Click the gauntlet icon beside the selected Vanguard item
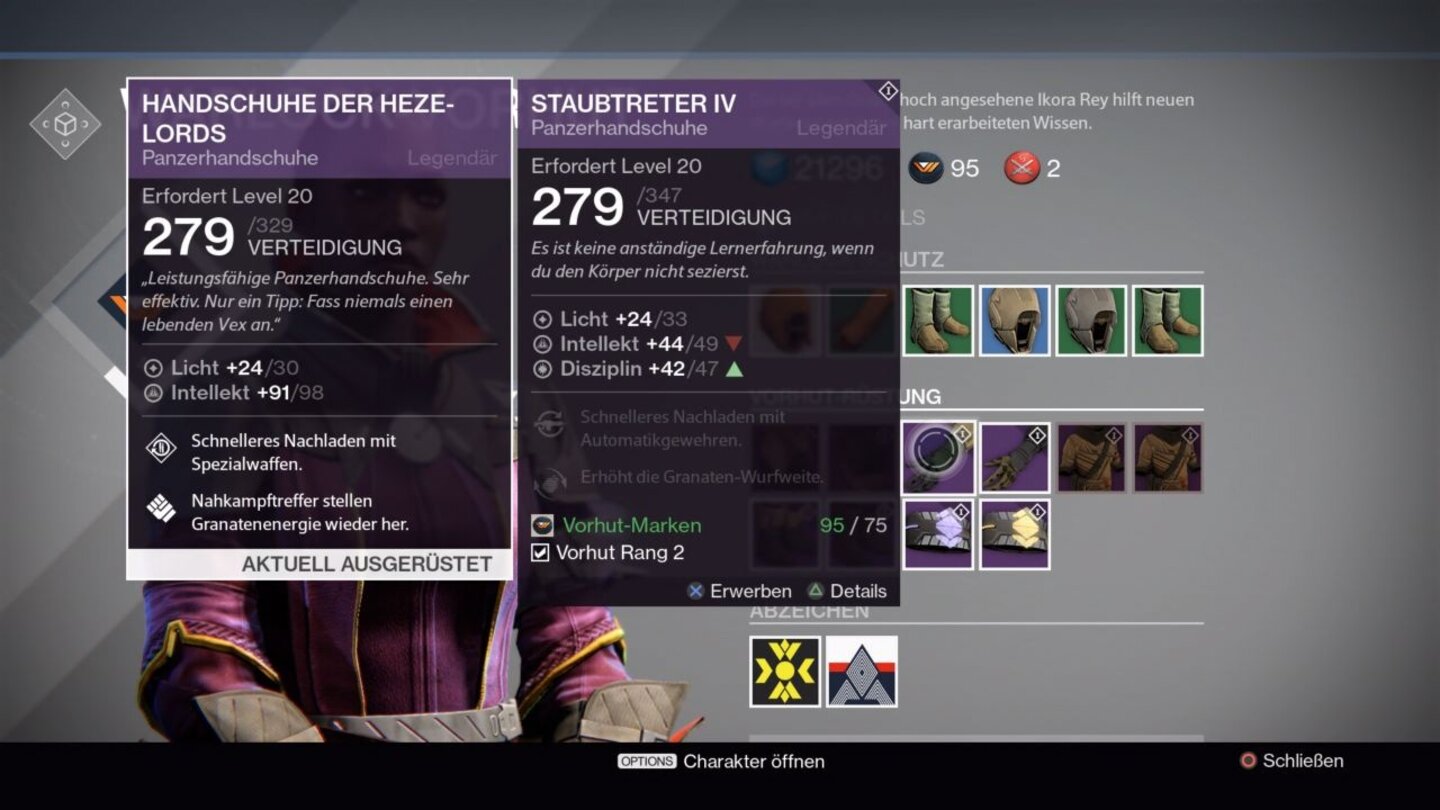Screen dimensions: 1440x810 tap(1016, 457)
